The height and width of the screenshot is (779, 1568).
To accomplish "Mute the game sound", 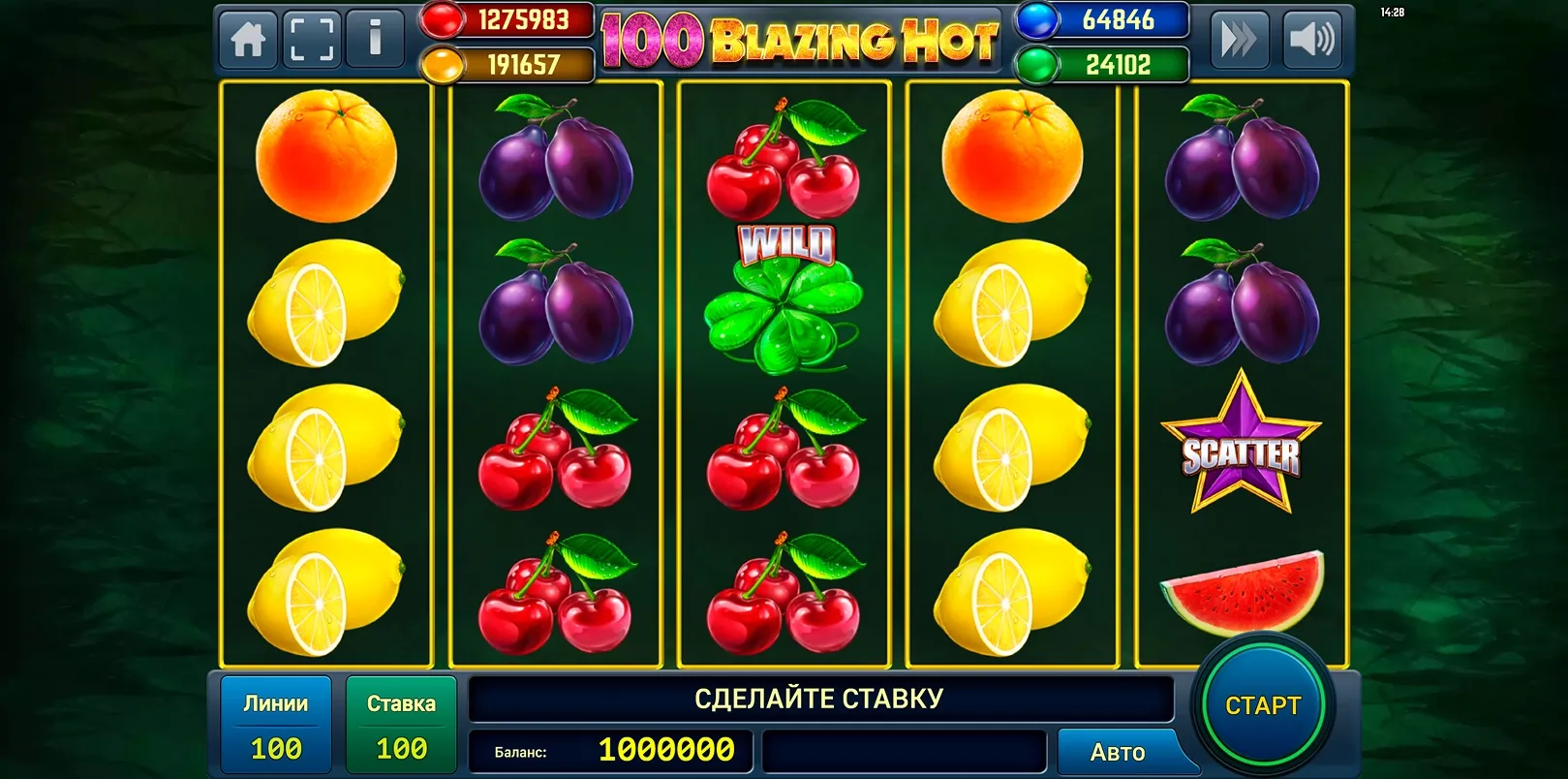I will click(x=1311, y=41).
